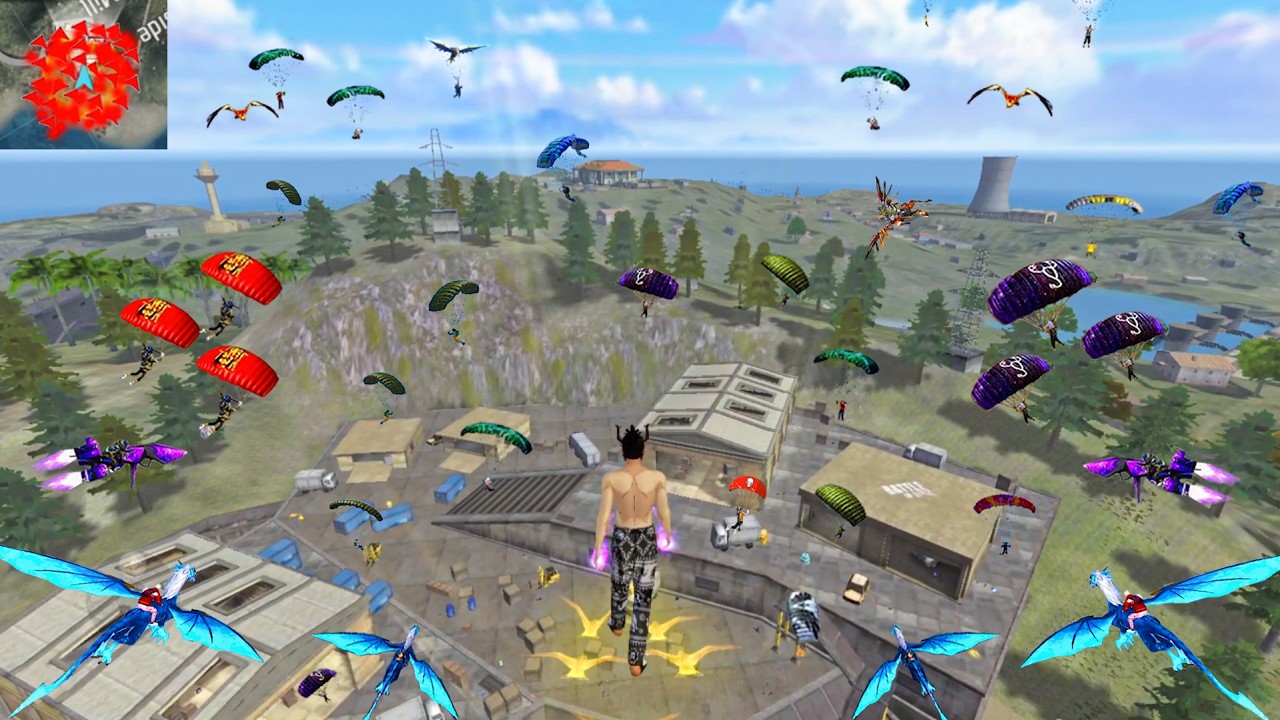Open the minimap with red markers
Viewport: 1280px width, 720px height.
tap(83, 74)
